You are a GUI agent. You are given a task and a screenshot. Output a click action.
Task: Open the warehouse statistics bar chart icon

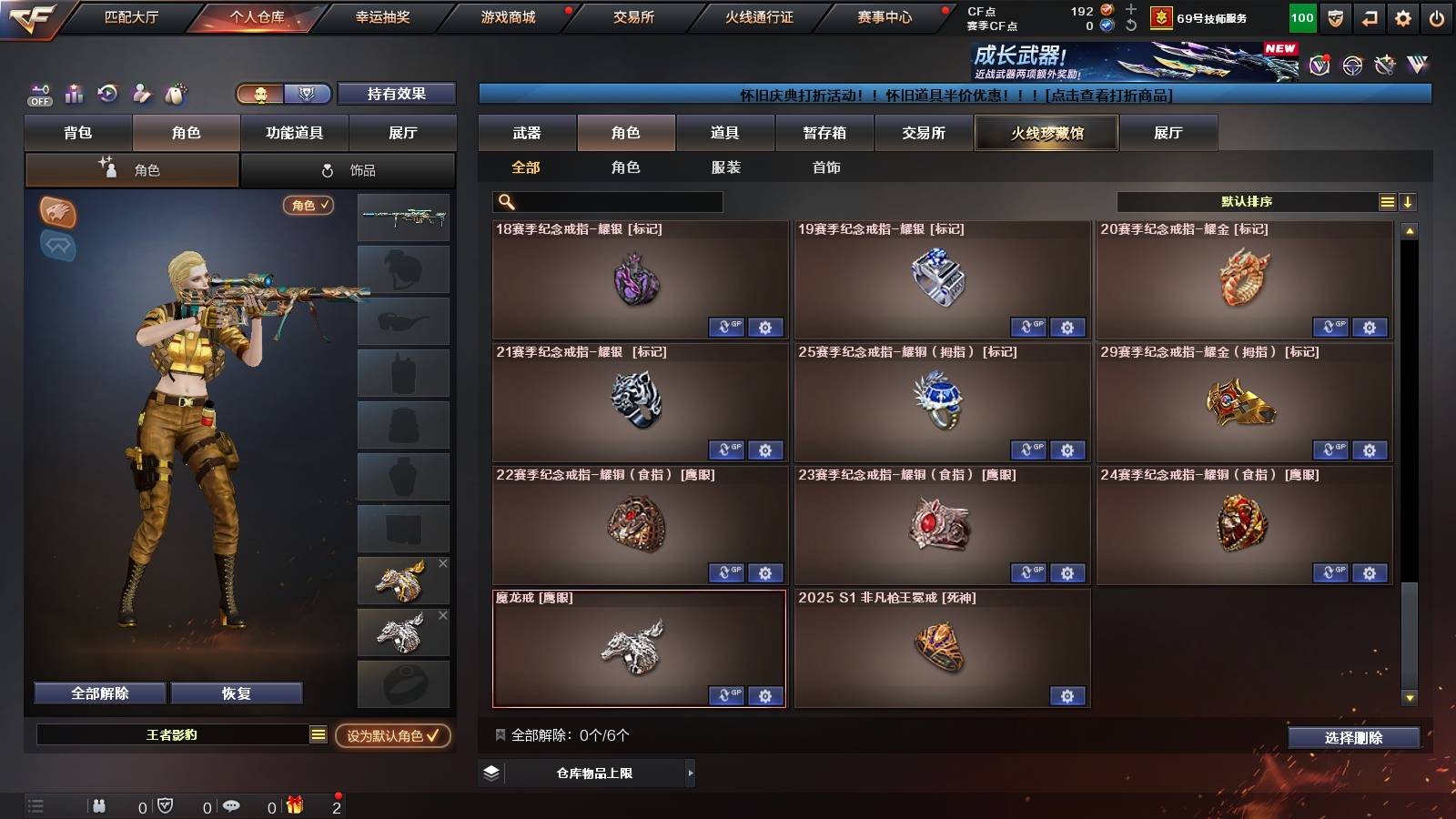point(74,94)
